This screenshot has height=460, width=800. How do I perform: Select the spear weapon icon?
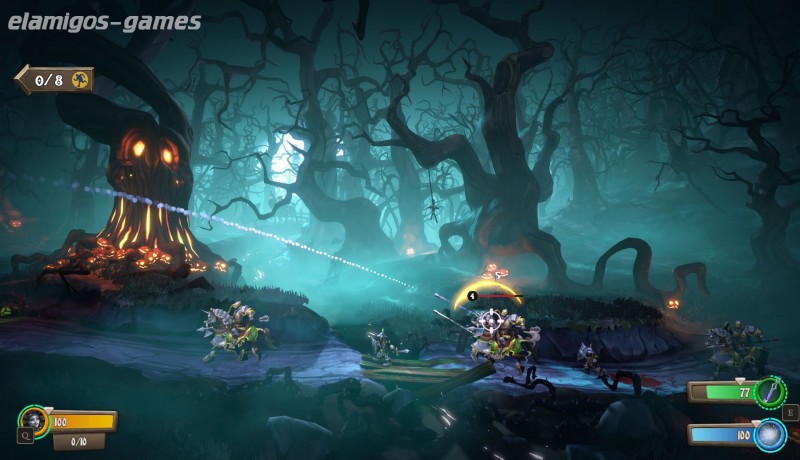tap(770, 391)
